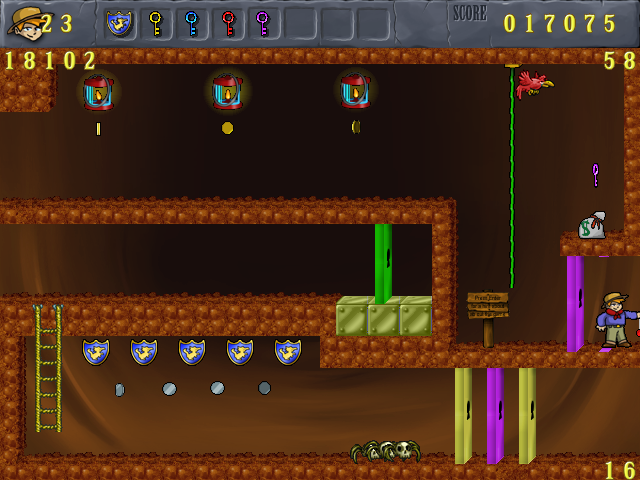Pick the blue key slot
Viewport: 640px width, 480px height.
[192, 23]
